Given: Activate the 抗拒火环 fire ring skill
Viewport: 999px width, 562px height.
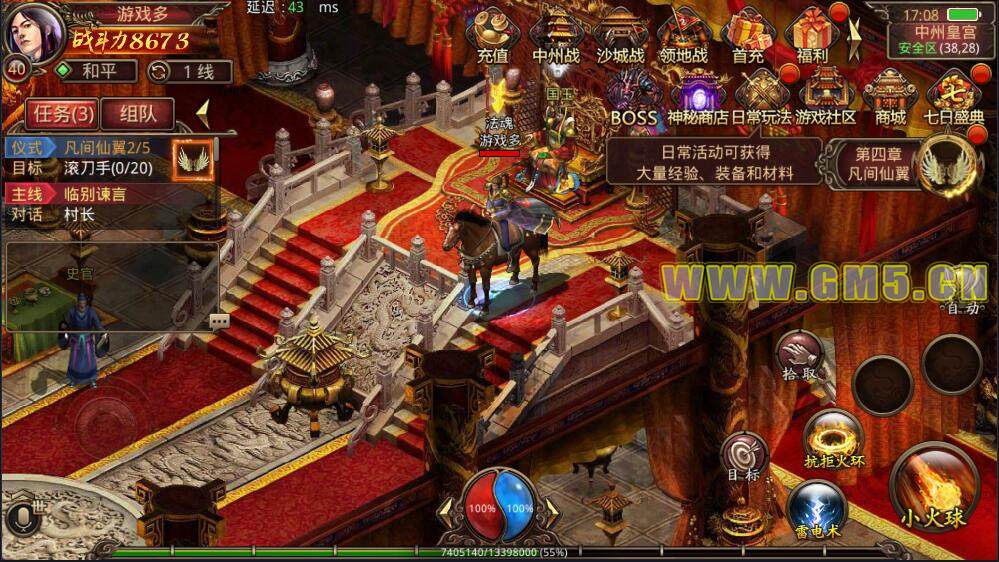Looking at the screenshot, I should click(x=833, y=439).
